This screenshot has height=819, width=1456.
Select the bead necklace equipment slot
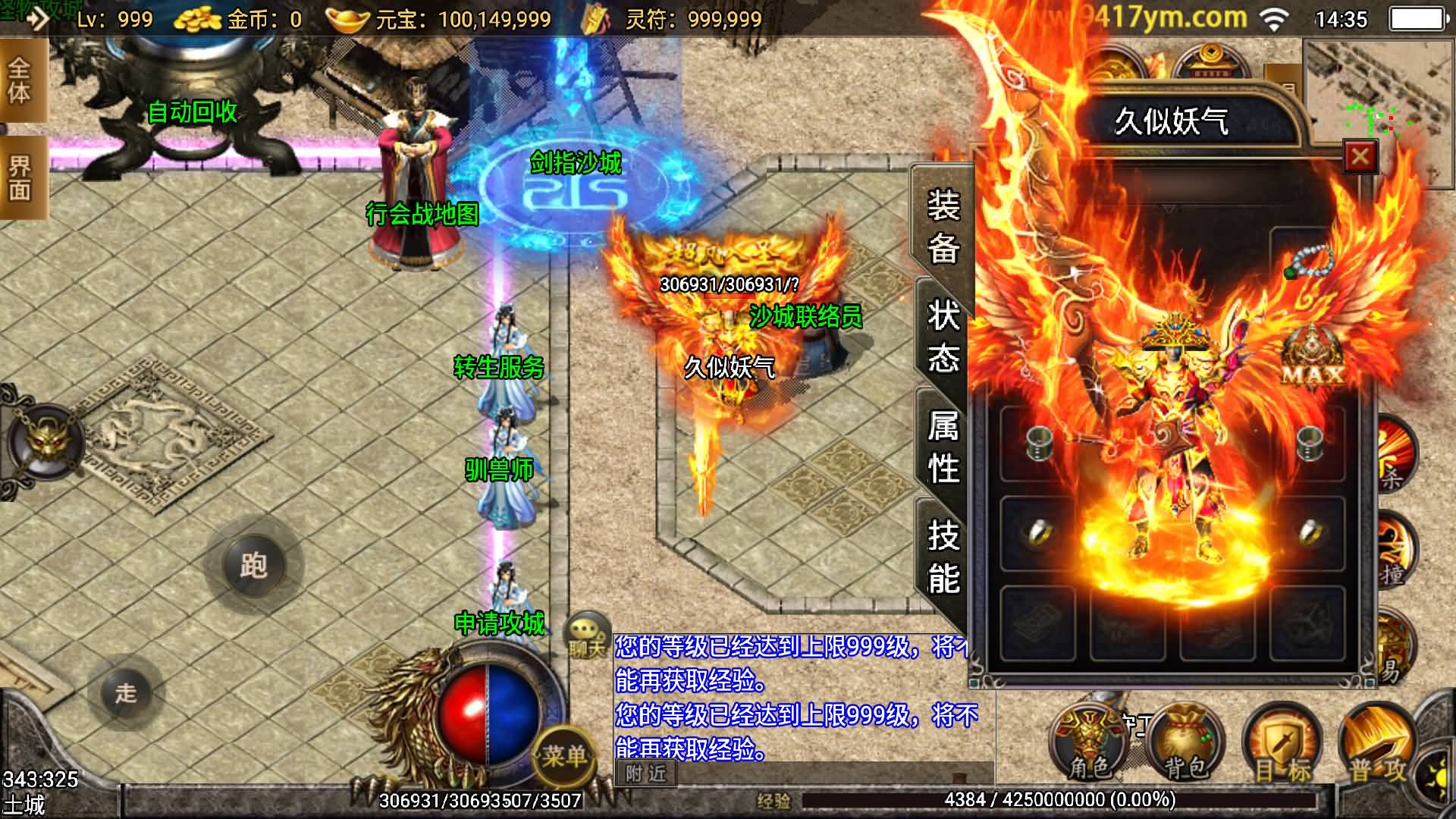click(x=1308, y=261)
